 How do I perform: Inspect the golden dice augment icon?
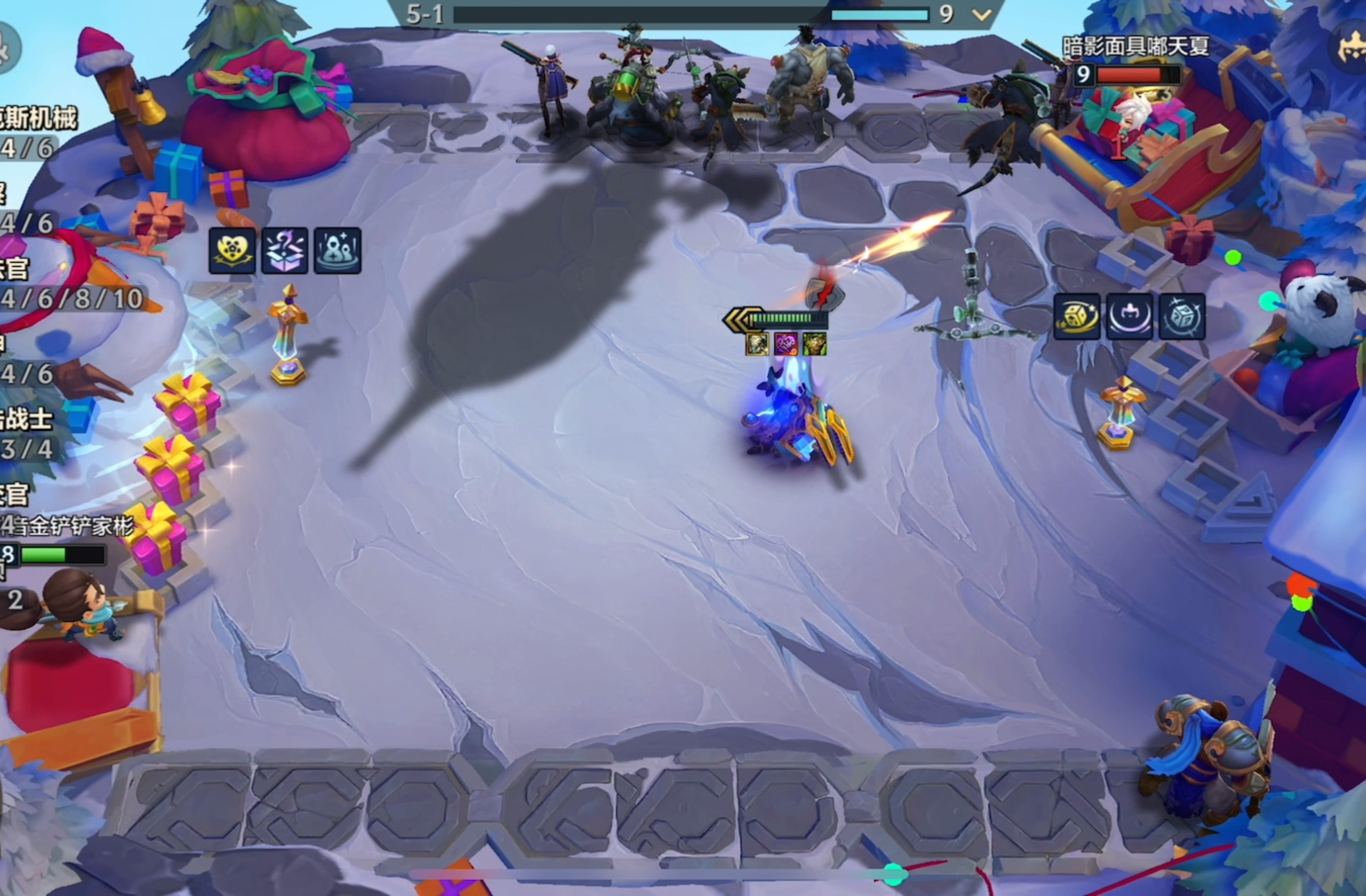click(1077, 317)
